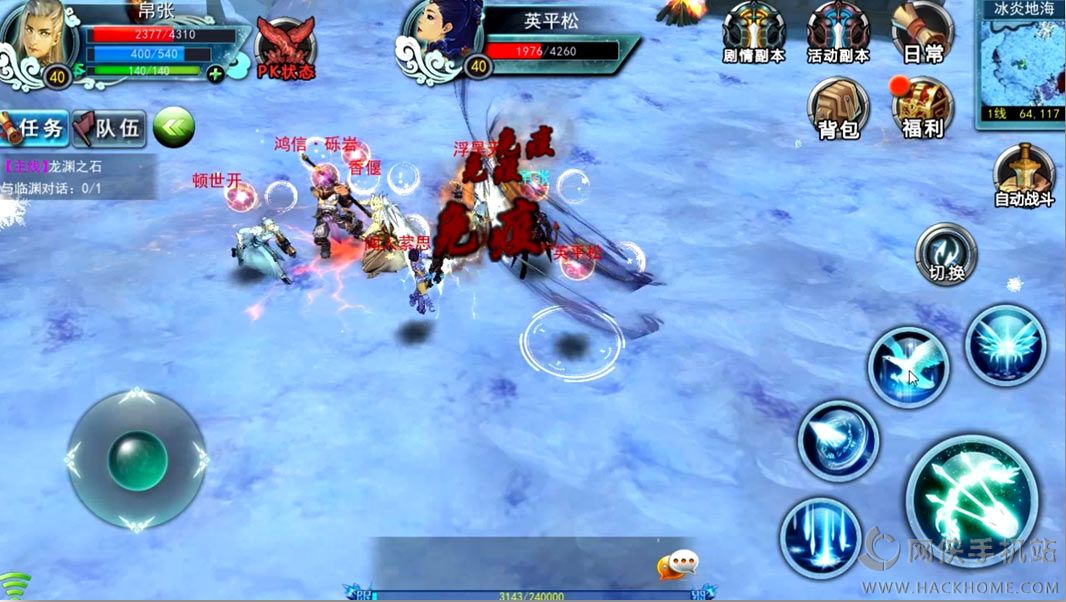Toggle 自动战斗 auto battle
Screen dimensions: 1066x602
pos(1024,176)
